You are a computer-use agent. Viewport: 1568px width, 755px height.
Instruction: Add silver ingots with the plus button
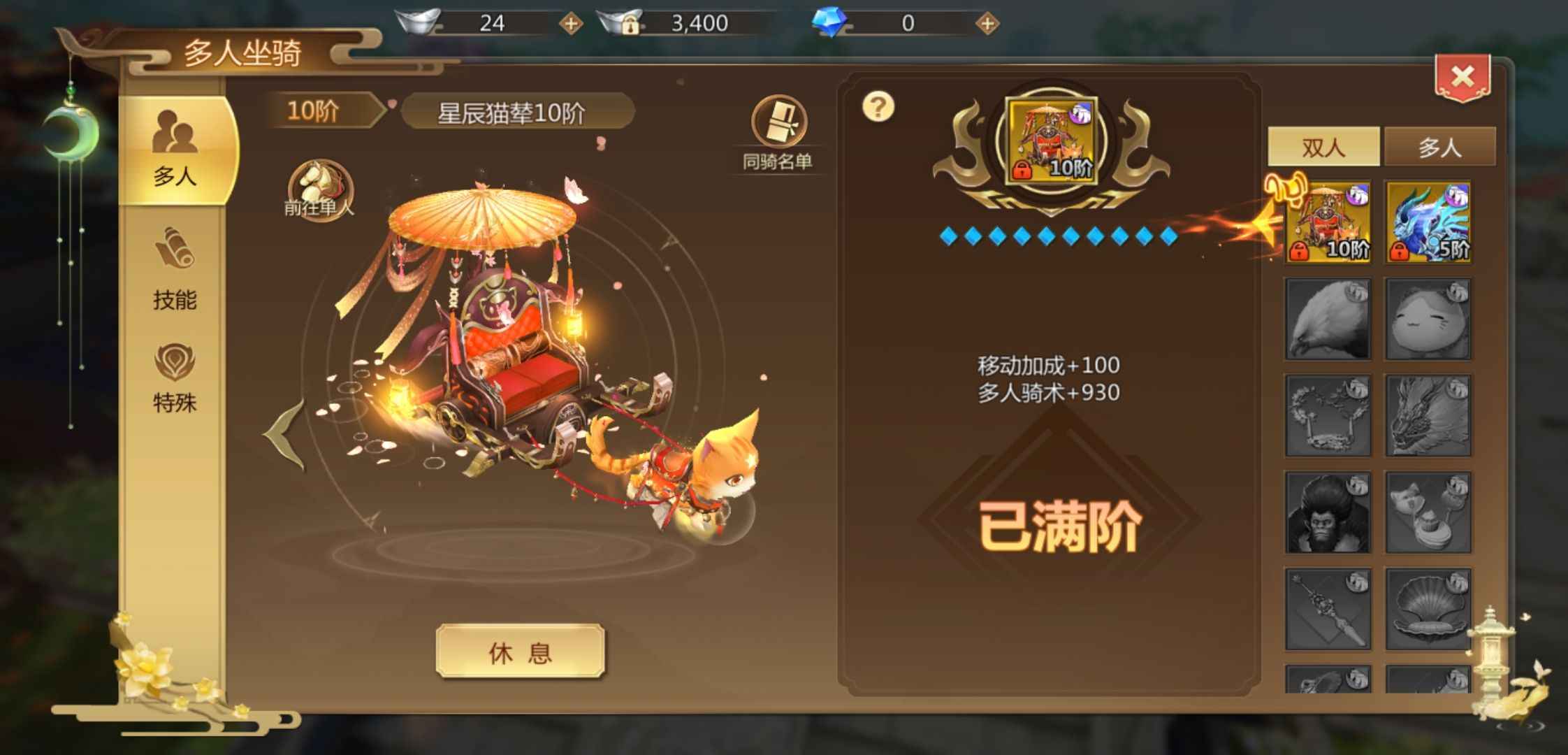pyautogui.click(x=570, y=24)
